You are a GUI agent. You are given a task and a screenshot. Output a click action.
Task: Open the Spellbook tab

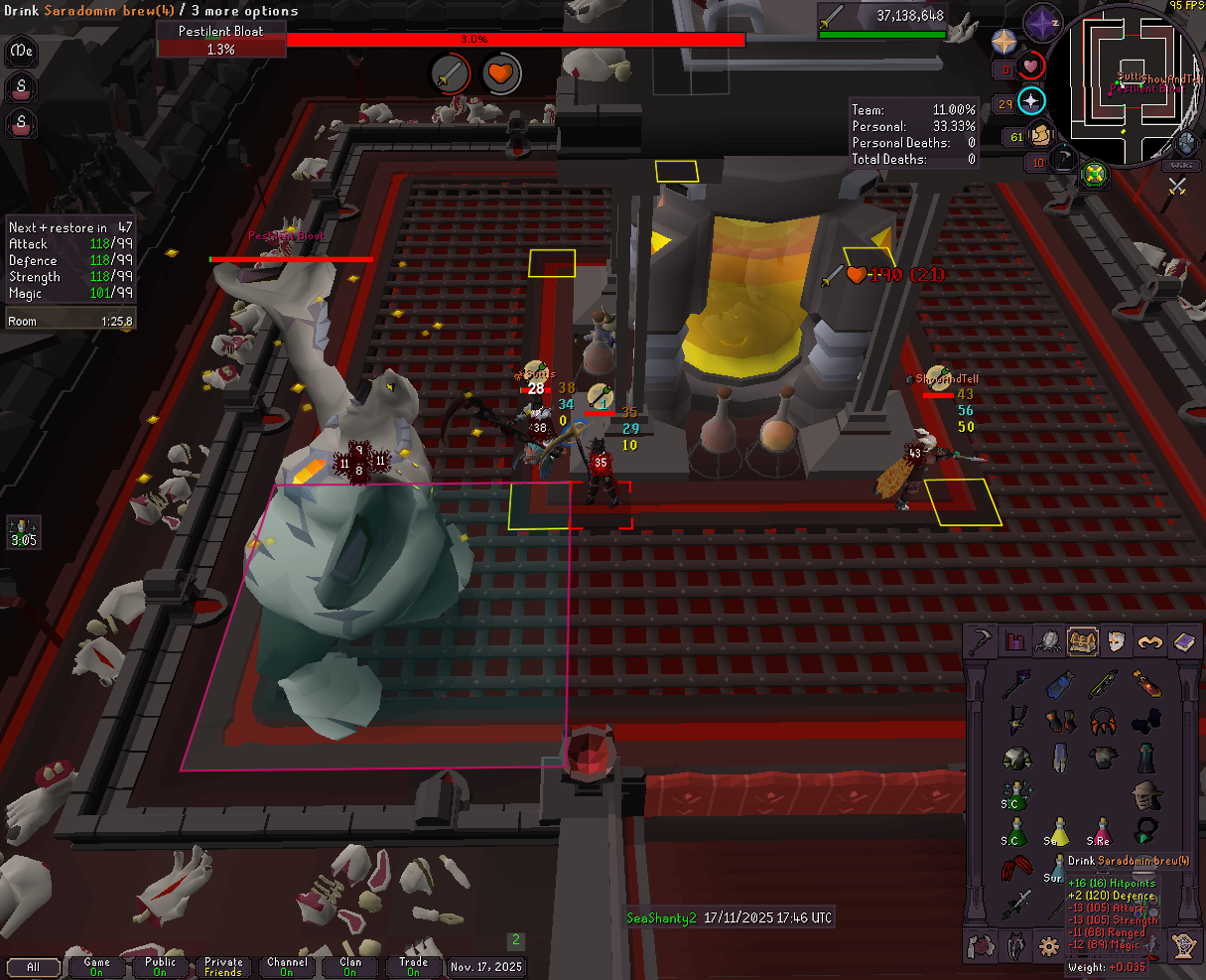coord(1182,641)
